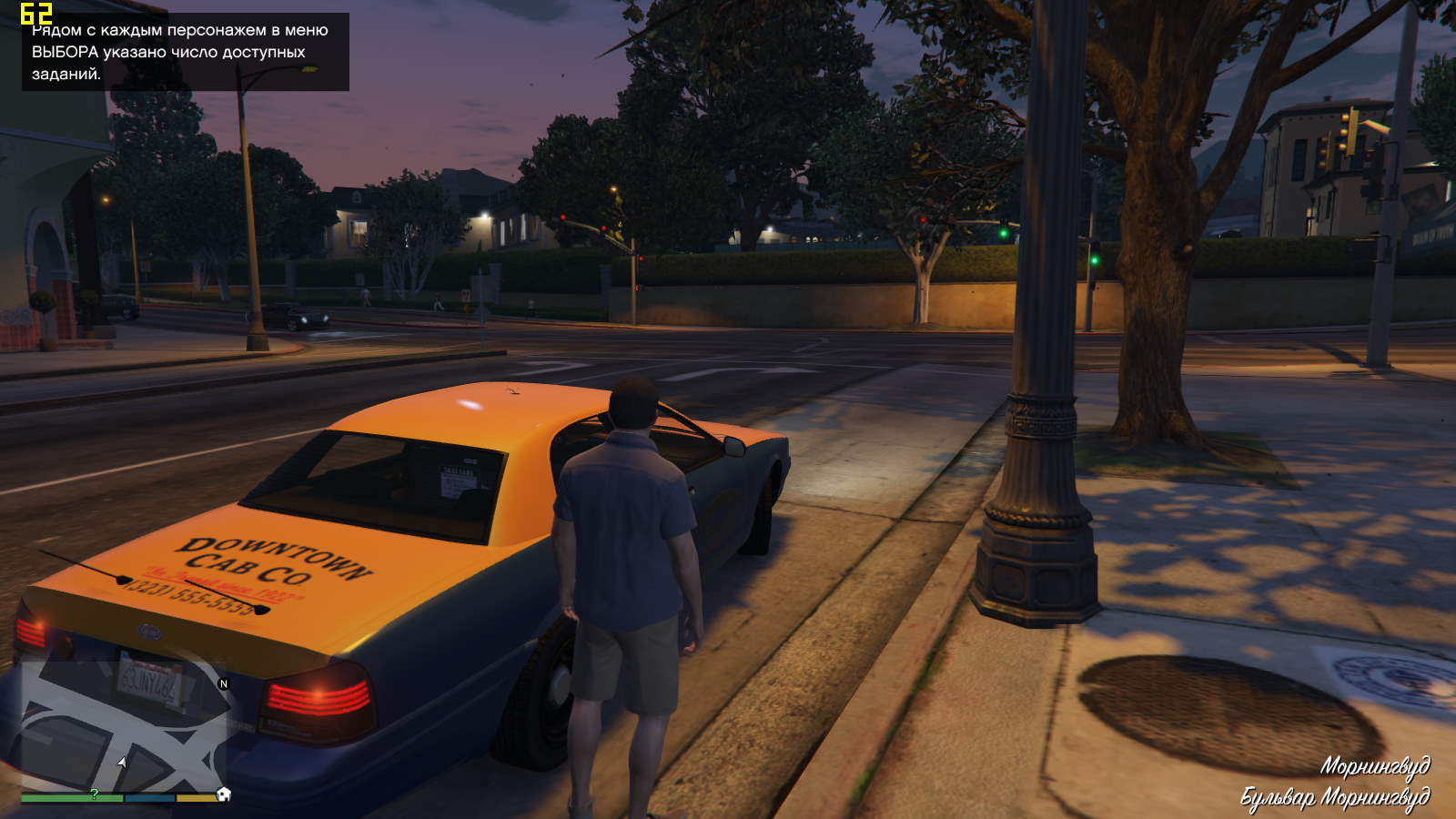Screen dimensions: 1456x819
Task: Select the green question mark blip
Action: [94, 794]
